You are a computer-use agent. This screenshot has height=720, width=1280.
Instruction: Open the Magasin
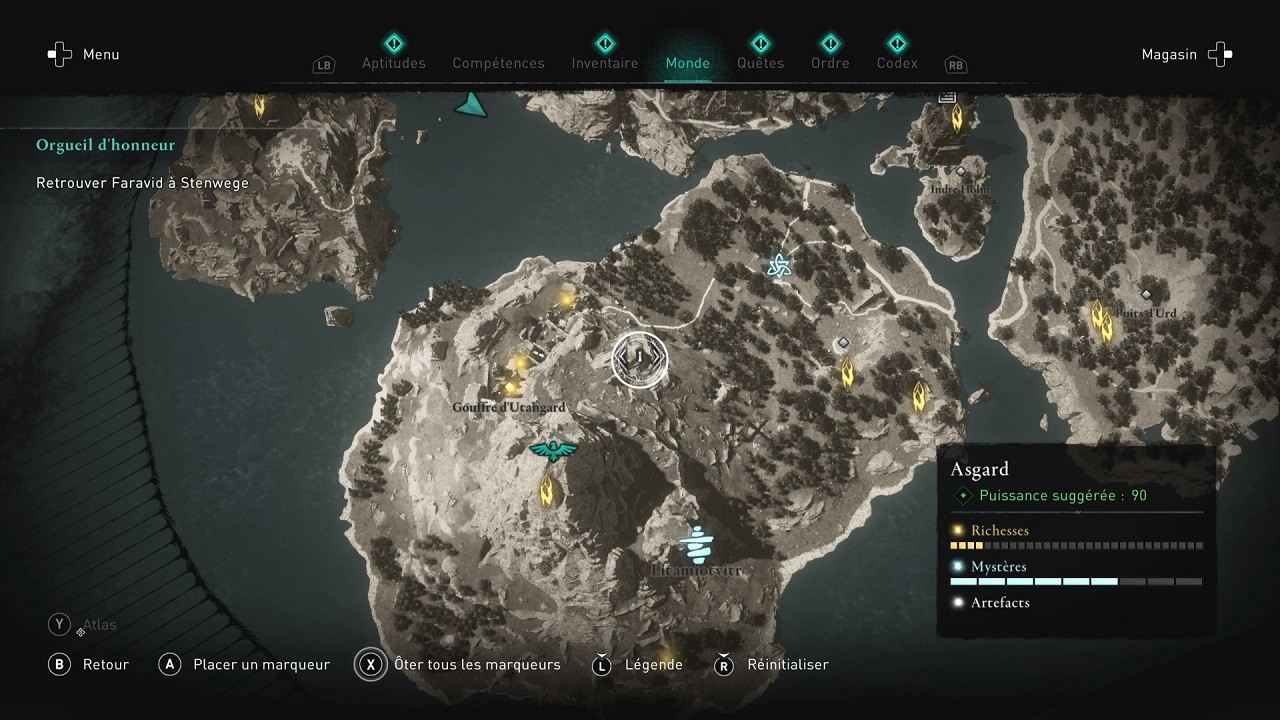pos(1169,54)
